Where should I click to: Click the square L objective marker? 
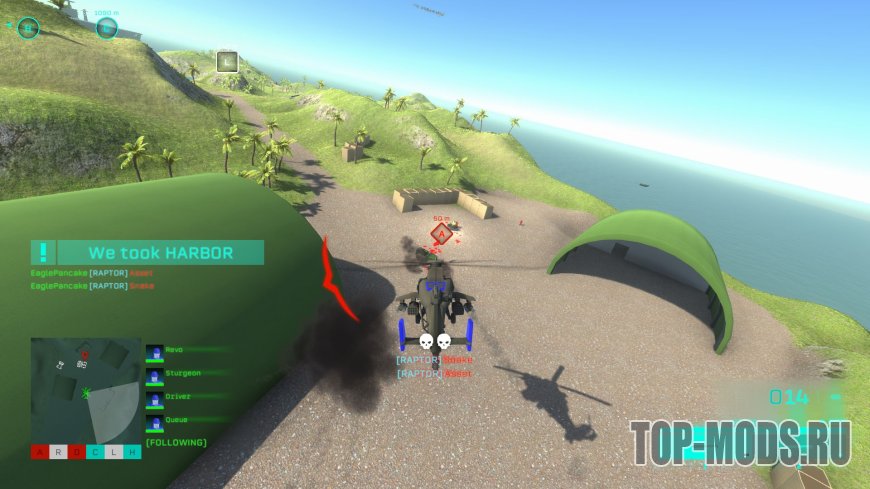click(x=227, y=62)
